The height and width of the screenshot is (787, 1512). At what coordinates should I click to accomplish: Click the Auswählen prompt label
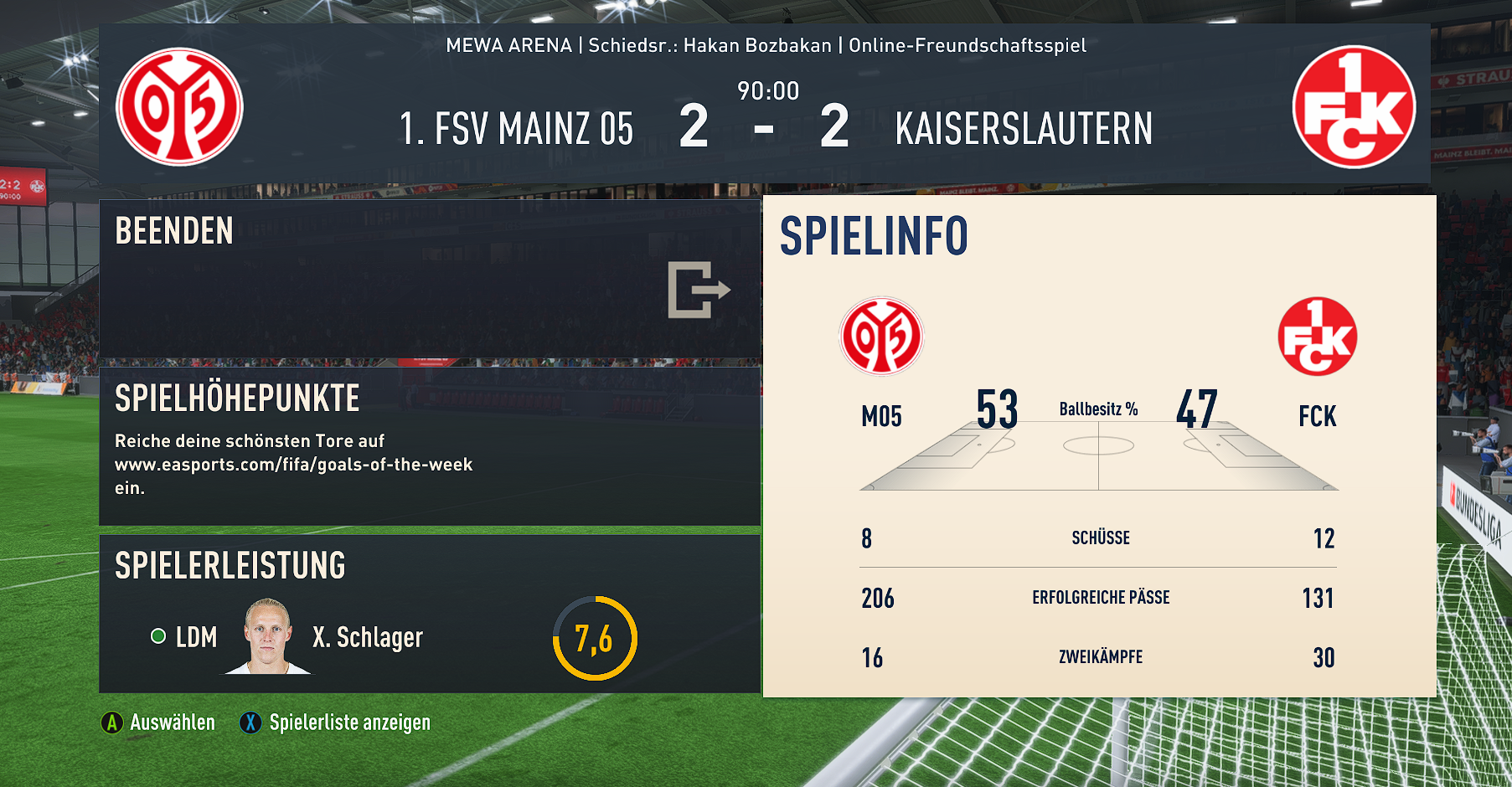[x=172, y=723]
